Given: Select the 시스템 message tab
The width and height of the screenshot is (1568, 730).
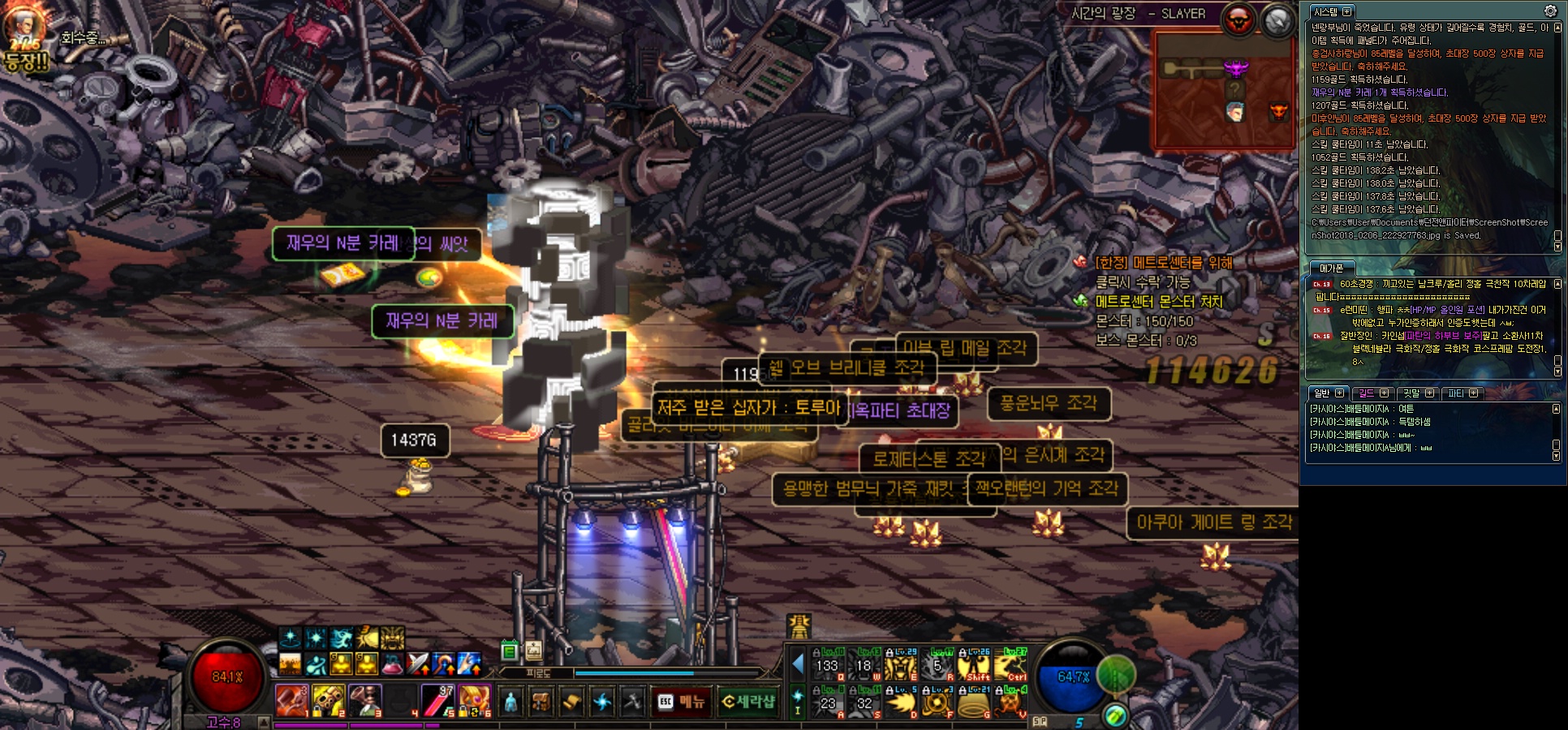Looking at the screenshot, I should click(1325, 12).
